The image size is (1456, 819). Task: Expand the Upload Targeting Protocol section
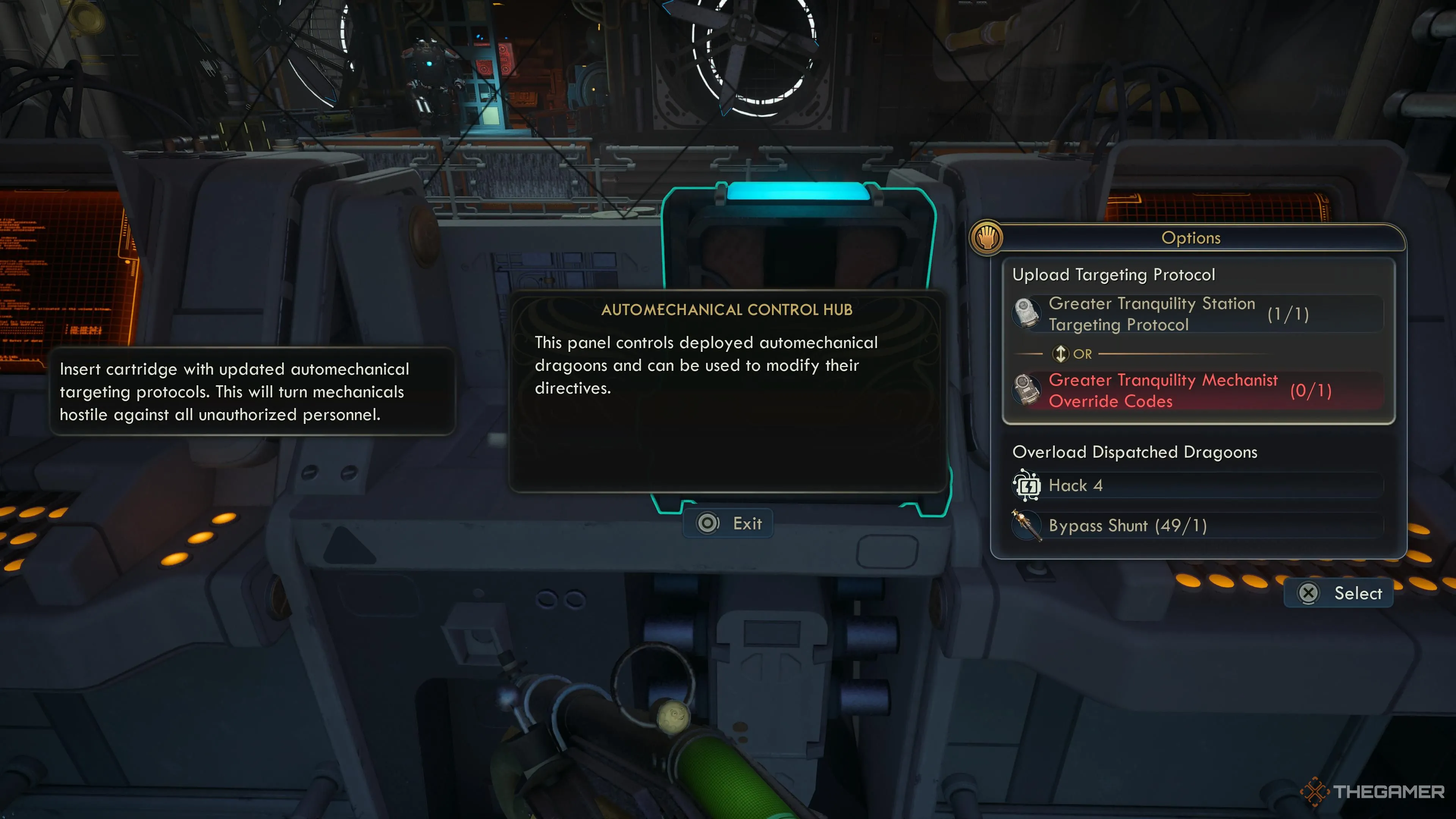coord(1114,275)
